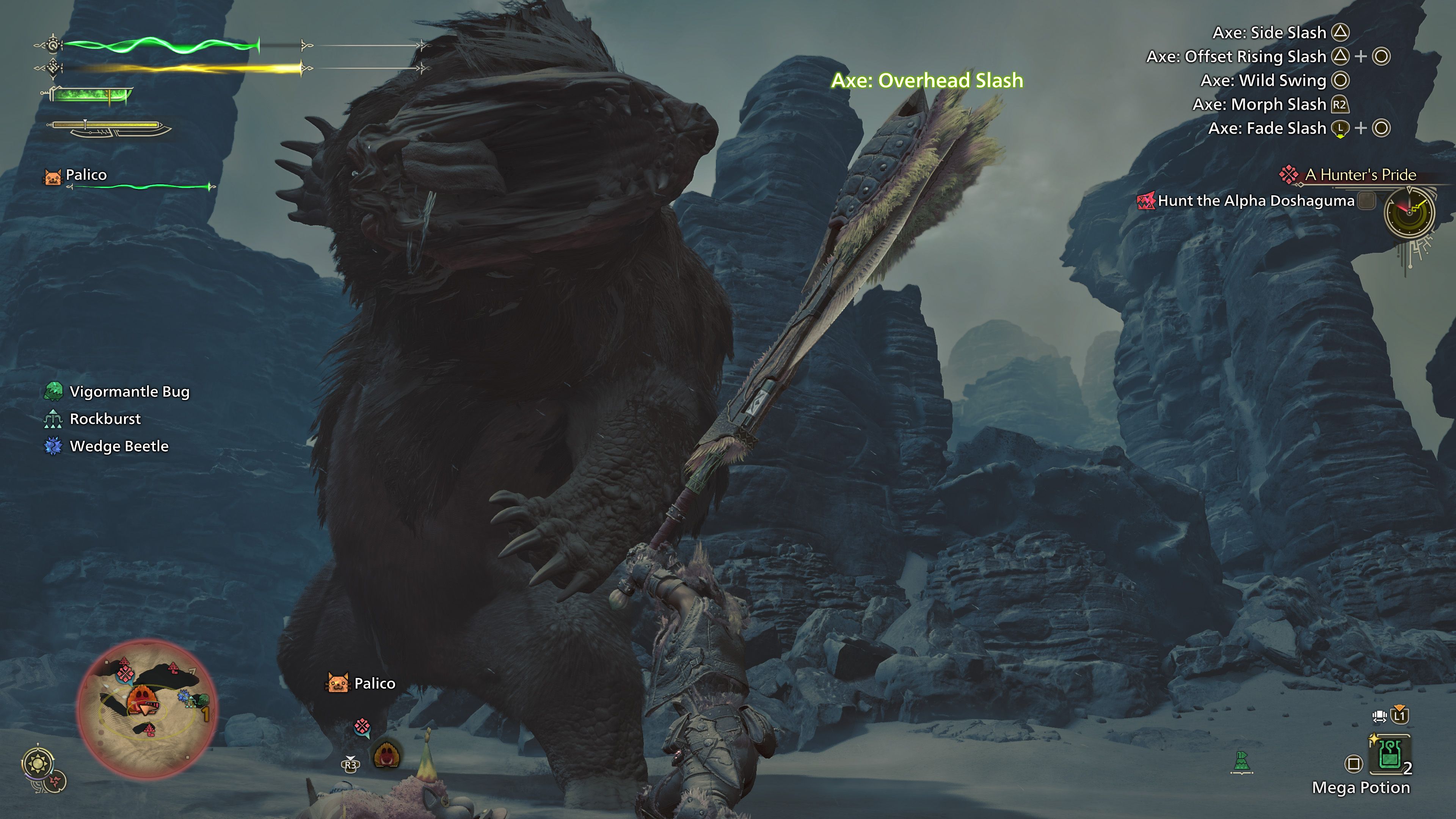
Task: Toggle the R3 target lock prompt near Palico
Action: click(x=351, y=765)
